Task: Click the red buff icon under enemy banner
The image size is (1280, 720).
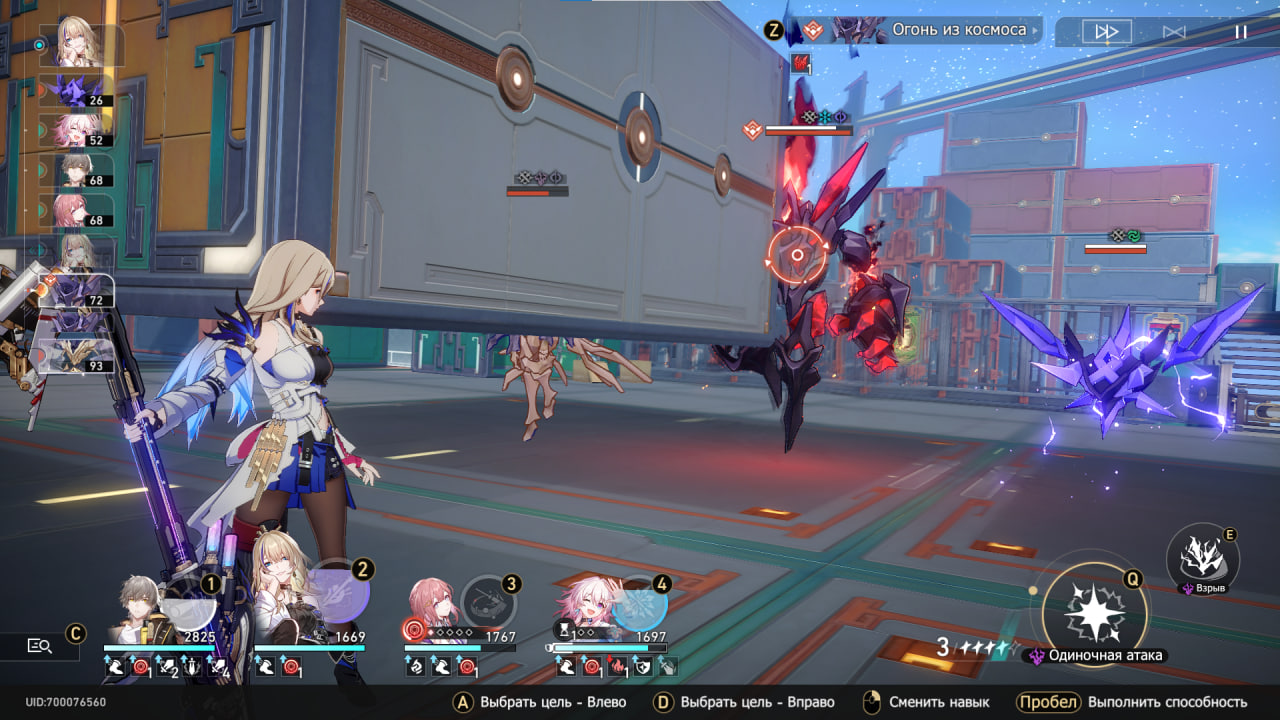Action: pos(800,63)
